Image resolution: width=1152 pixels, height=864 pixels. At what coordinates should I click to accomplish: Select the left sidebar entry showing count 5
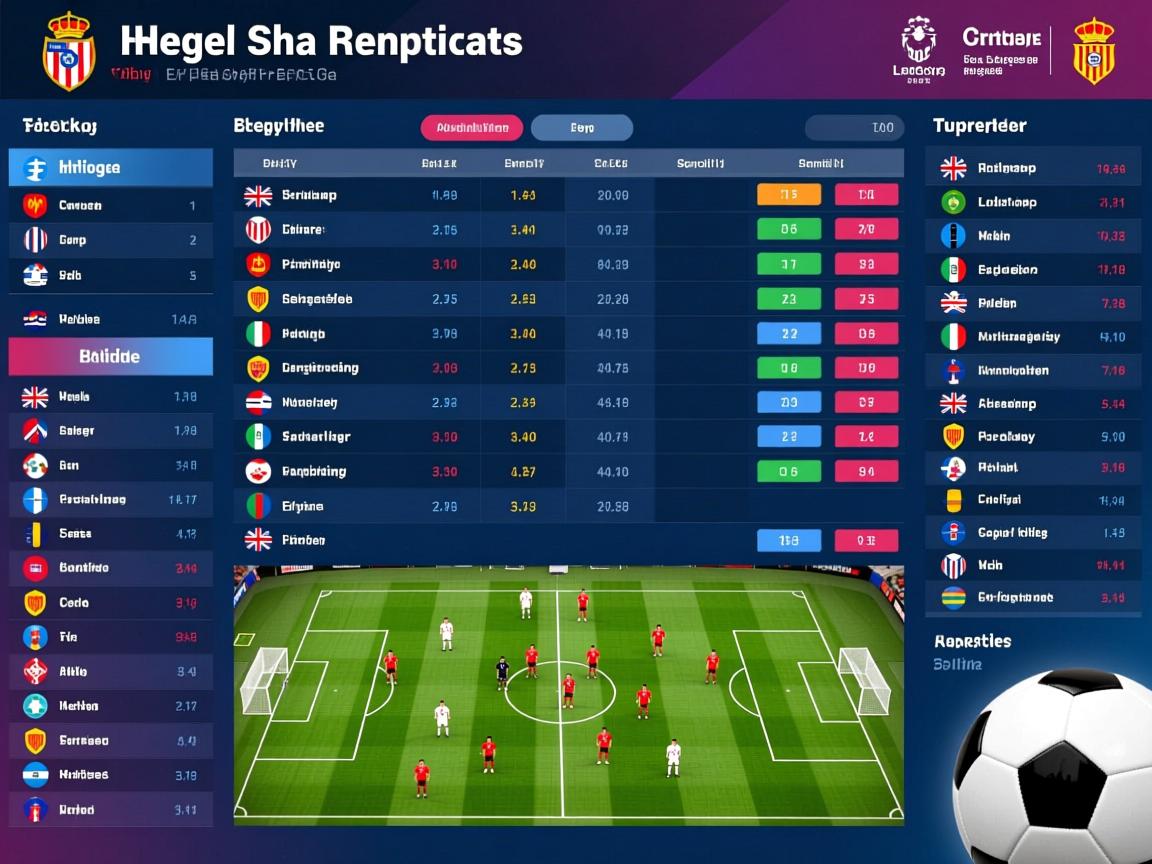click(111, 275)
